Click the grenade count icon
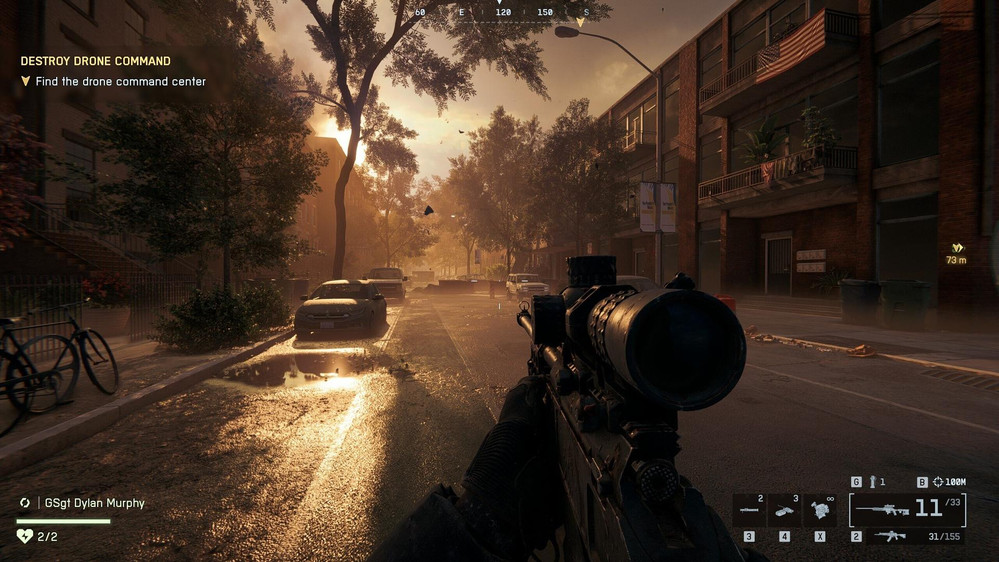Screen dimensions: 999x562 (x=872, y=482)
